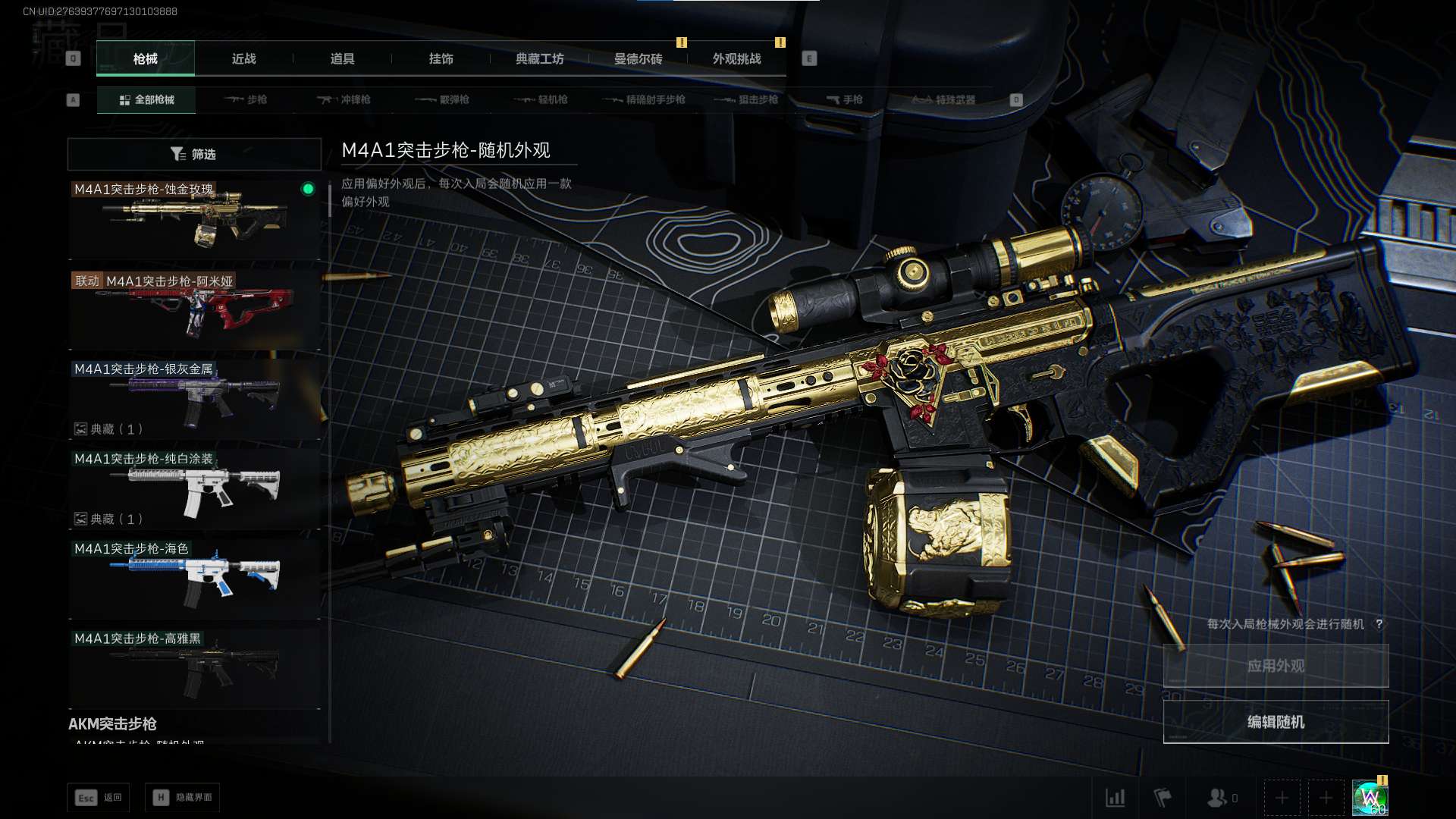Apply the skin with 应用外观

(1276, 666)
